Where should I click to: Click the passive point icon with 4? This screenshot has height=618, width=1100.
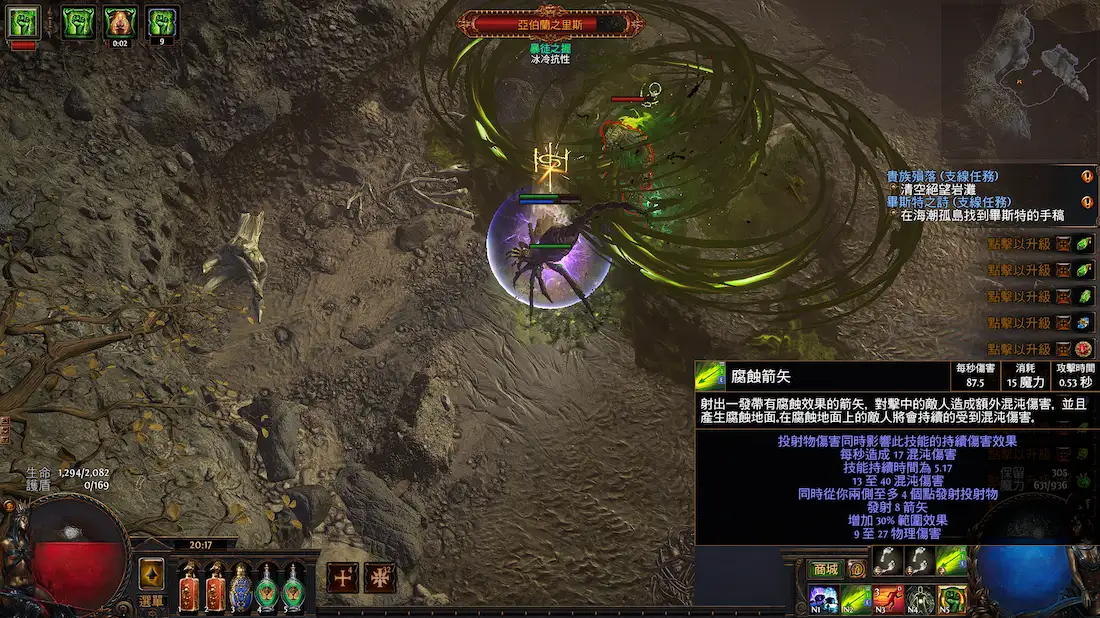coord(343,577)
